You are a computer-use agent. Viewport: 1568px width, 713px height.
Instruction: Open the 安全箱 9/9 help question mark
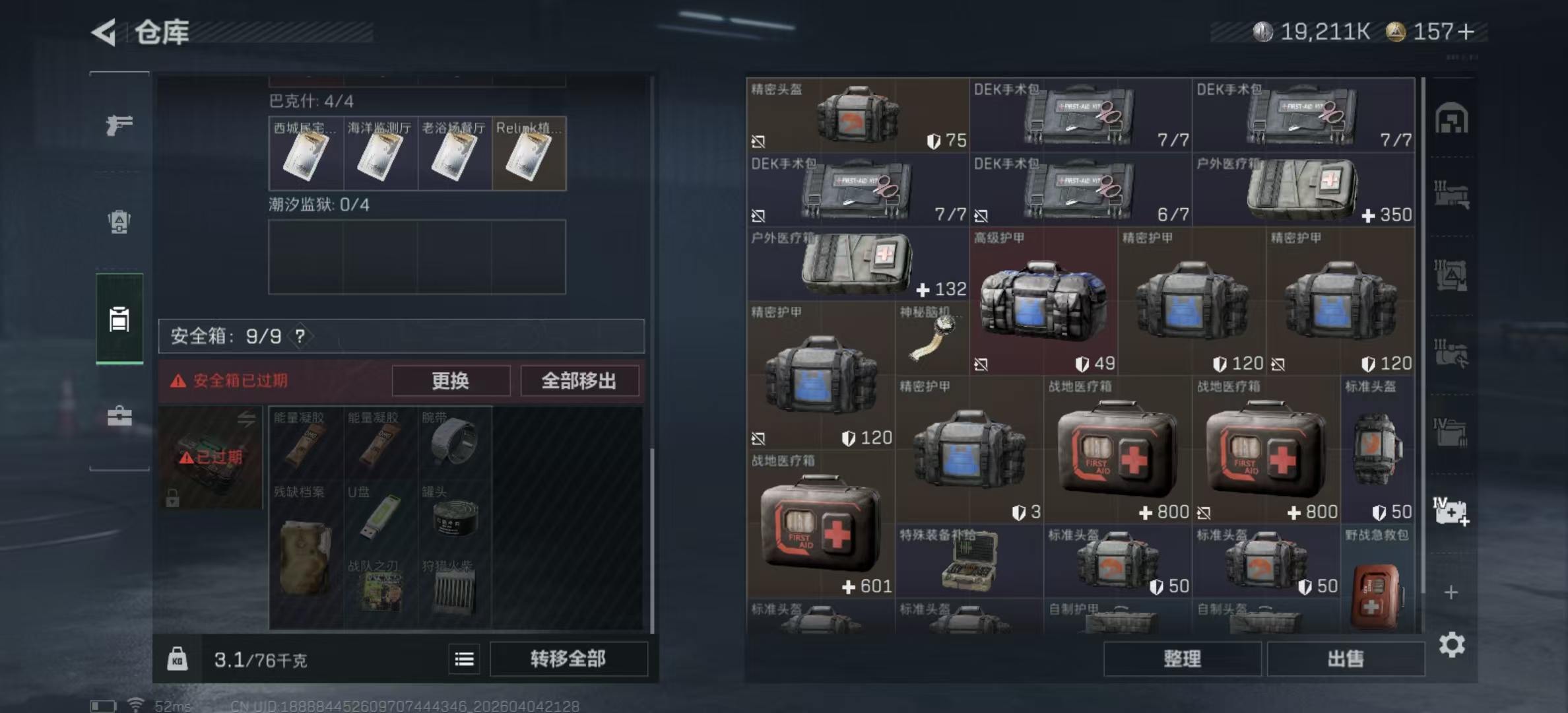point(300,336)
